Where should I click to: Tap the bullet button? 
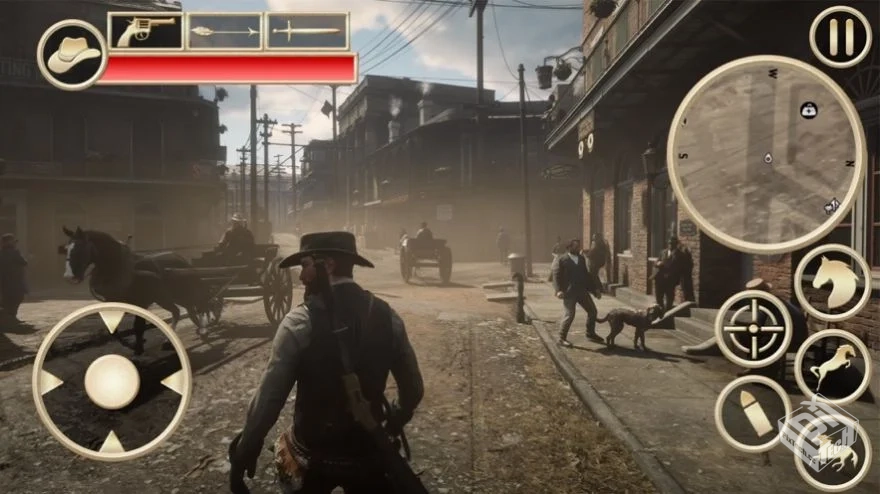point(753,413)
